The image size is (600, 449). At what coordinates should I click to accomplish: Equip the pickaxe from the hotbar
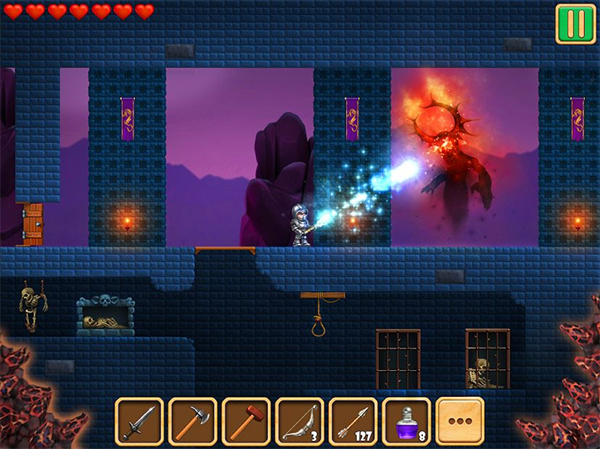[x=192, y=421]
